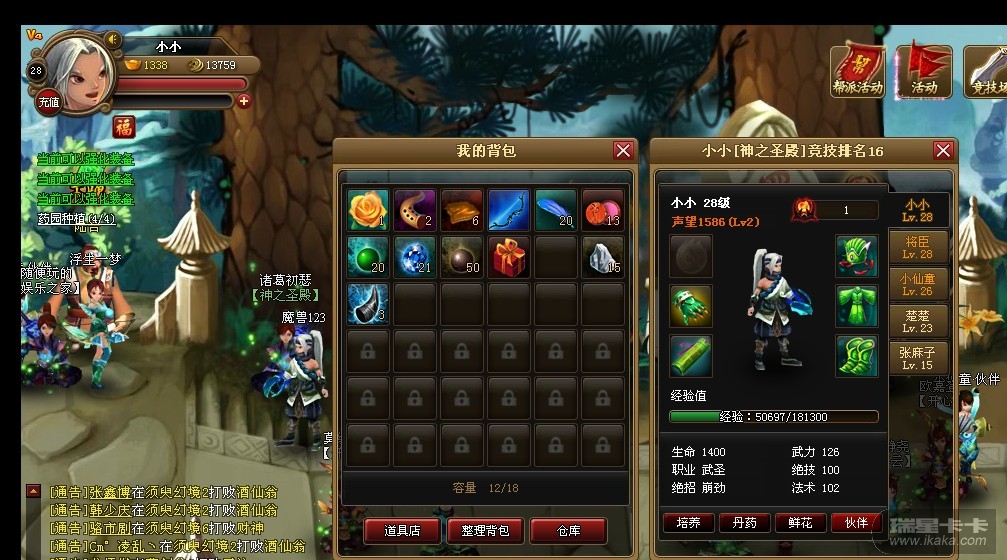Open the 仓库 warehouse
1007x560 pixels.
coord(568,530)
